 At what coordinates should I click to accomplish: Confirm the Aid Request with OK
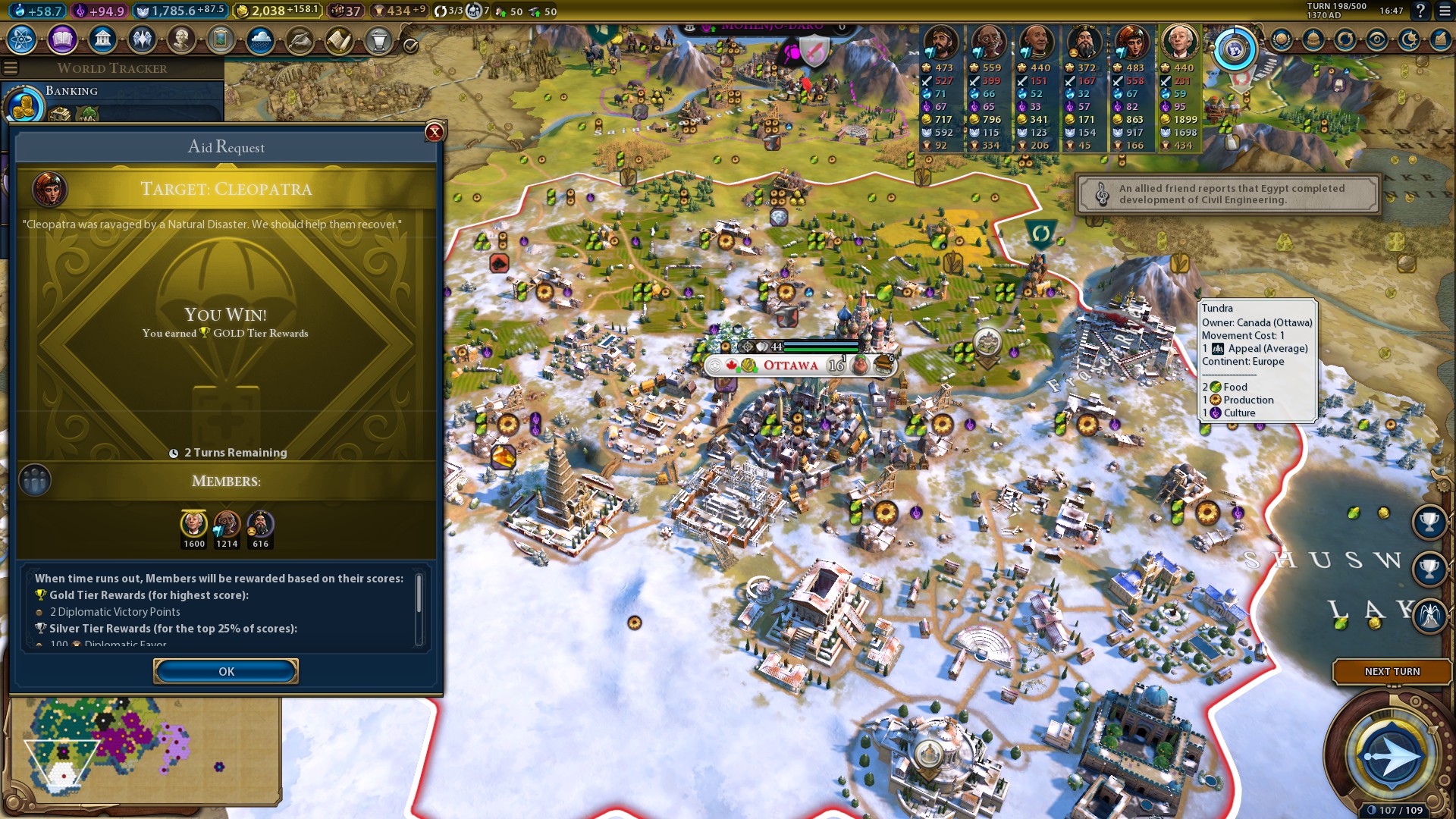tap(226, 671)
